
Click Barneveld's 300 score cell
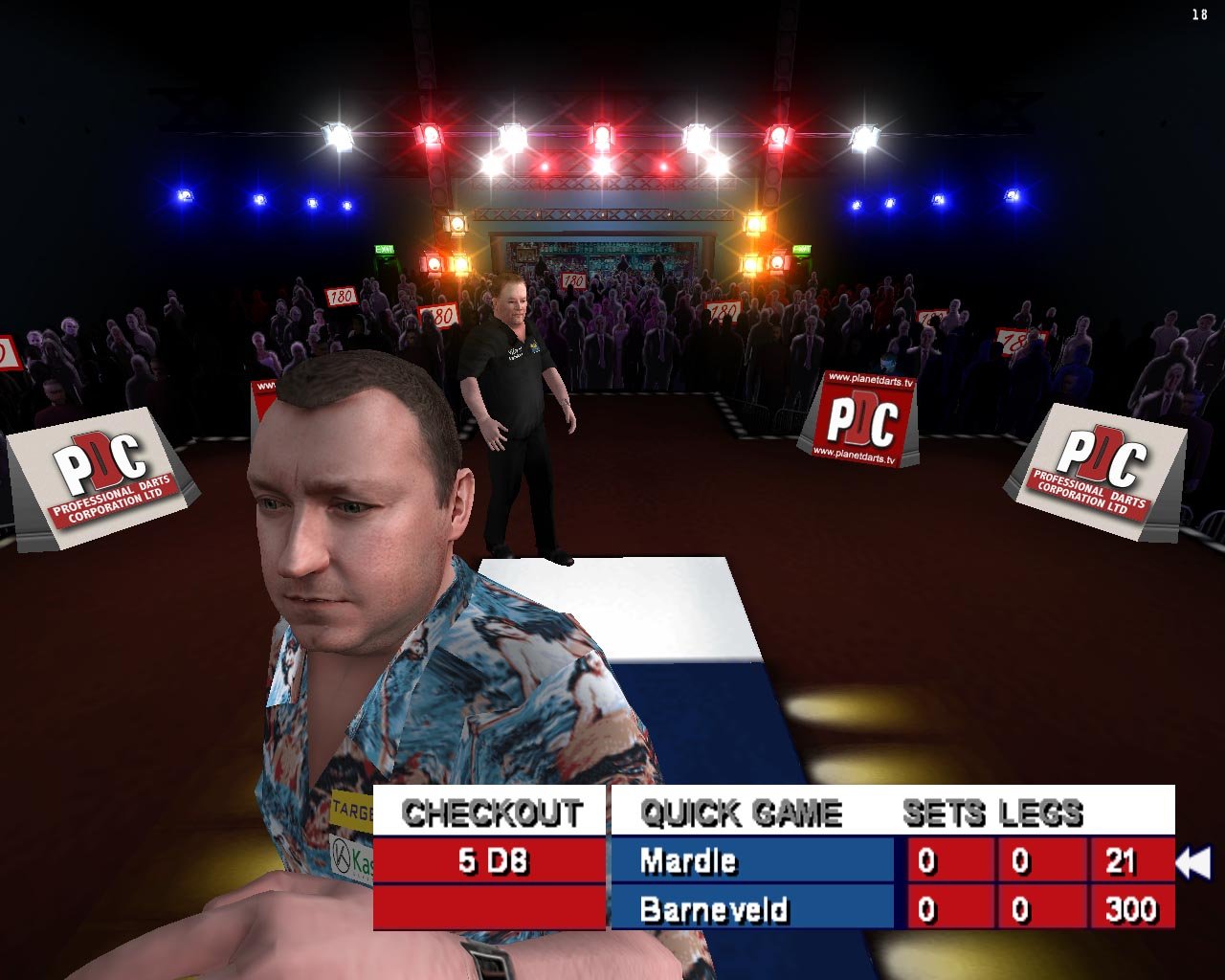(1127, 910)
